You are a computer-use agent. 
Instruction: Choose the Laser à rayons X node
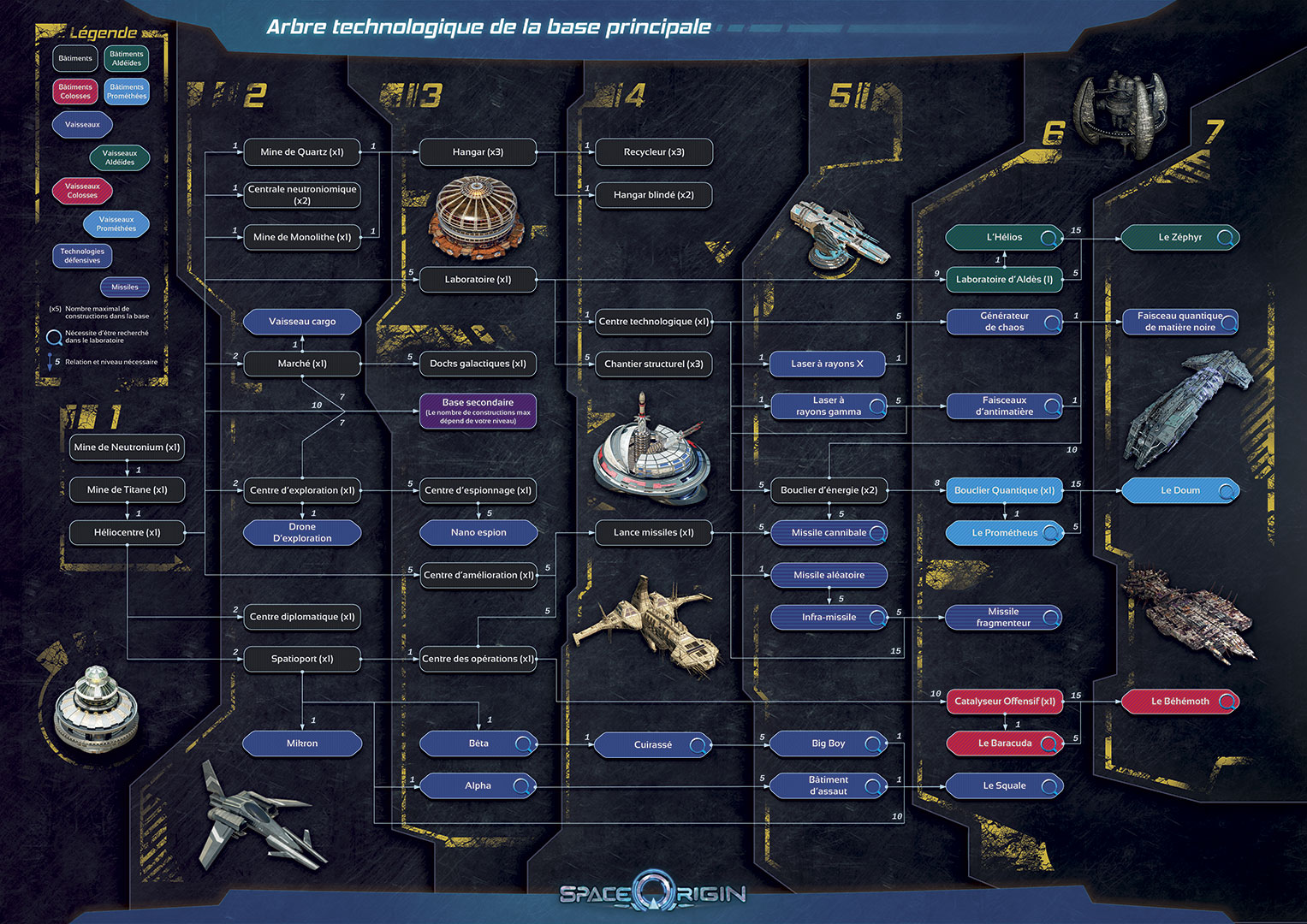(827, 364)
